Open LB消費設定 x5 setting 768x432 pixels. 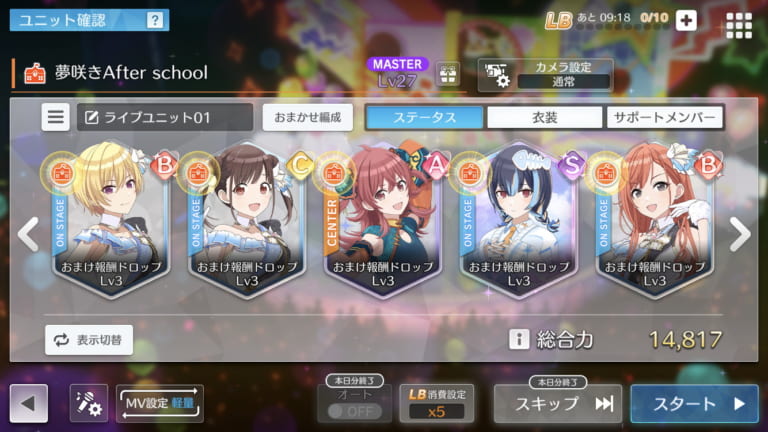click(x=437, y=404)
